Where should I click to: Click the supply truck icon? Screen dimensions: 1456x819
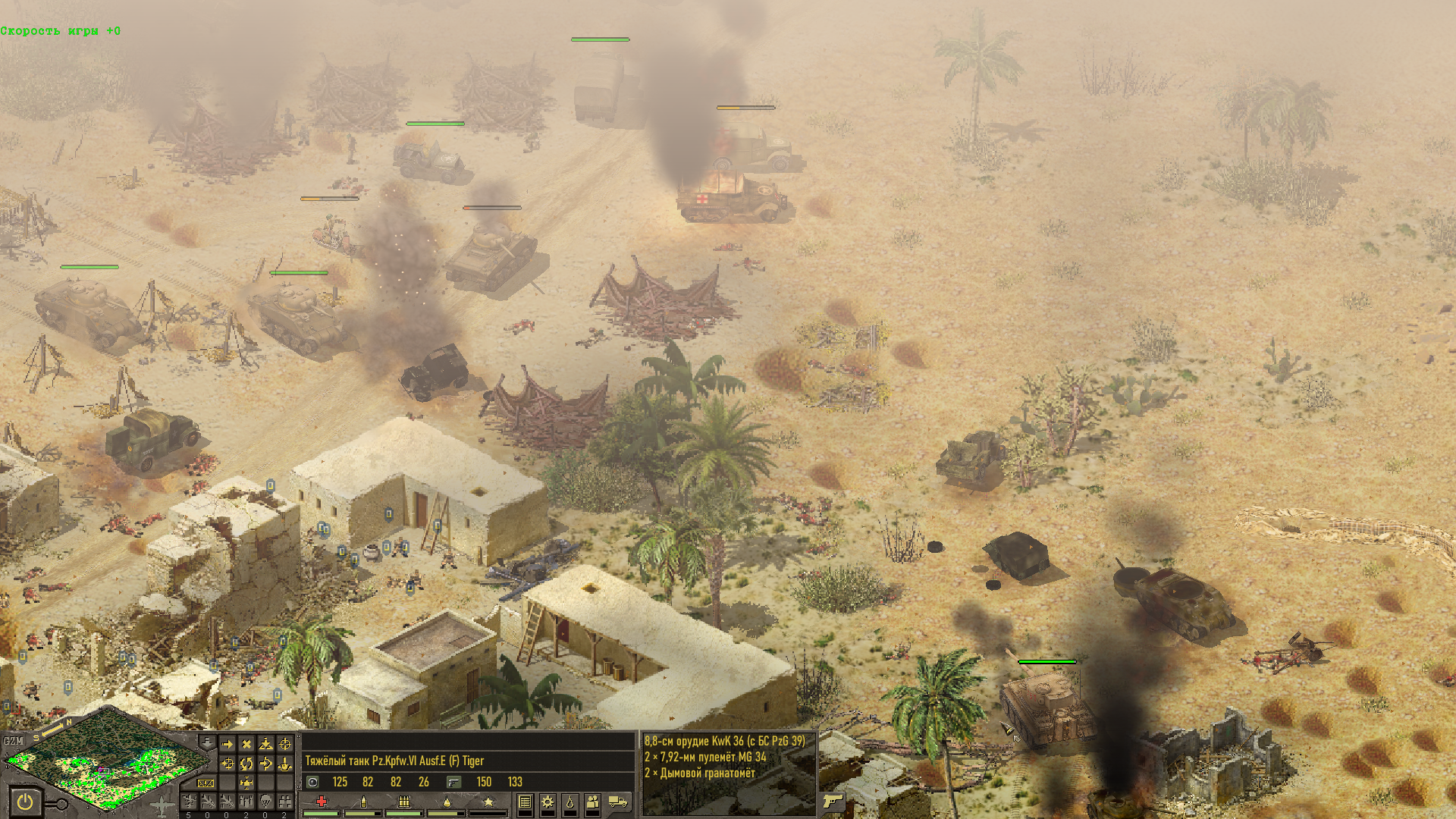tap(618, 802)
